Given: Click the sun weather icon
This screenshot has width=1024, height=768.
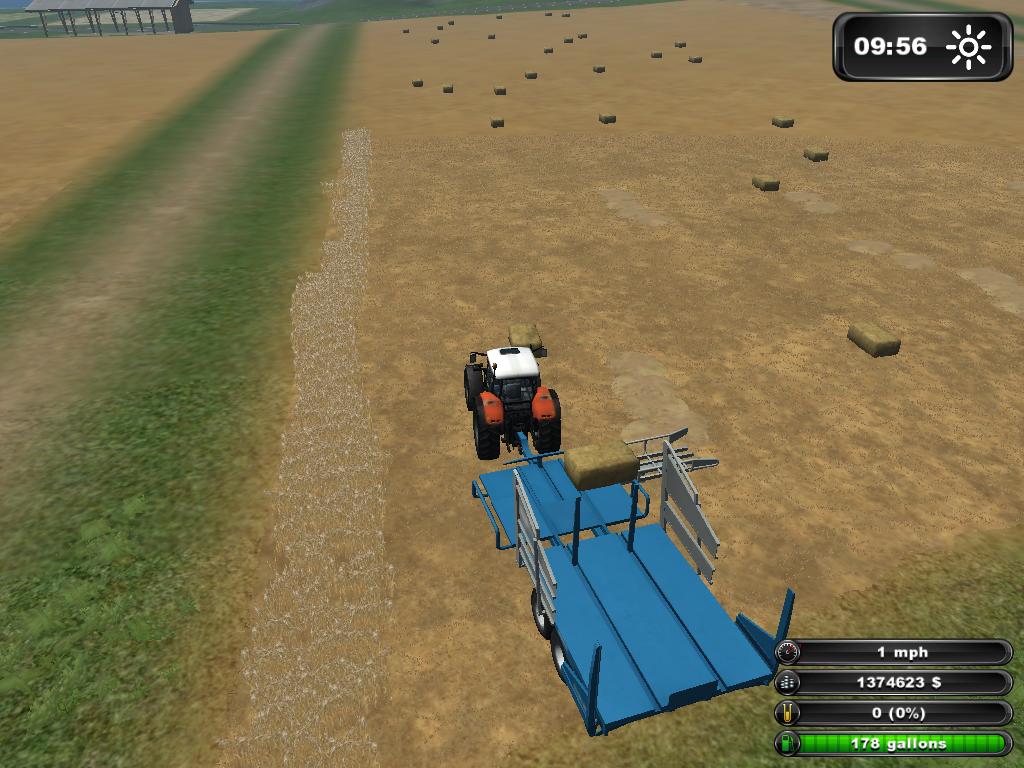Looking at the screenshot, I should 967,47.
